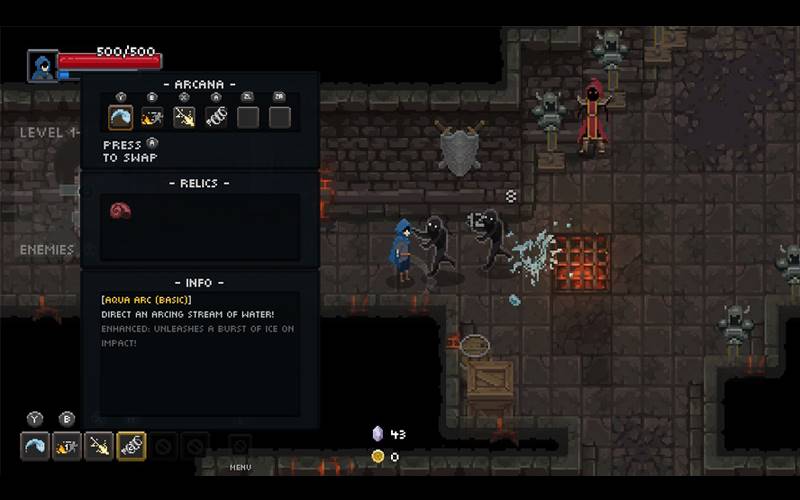Viewport: 800px width, 500px height.
Task: Select the white coil arcana in the Arcana panel
Action: click(216, 117)
